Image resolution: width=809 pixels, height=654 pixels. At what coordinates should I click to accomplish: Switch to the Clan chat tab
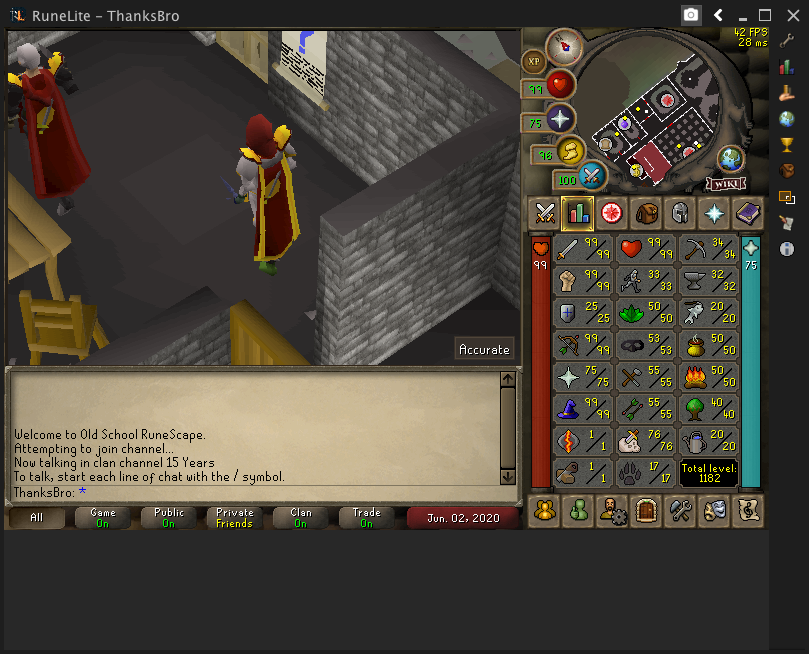click(x=301, y=517)
